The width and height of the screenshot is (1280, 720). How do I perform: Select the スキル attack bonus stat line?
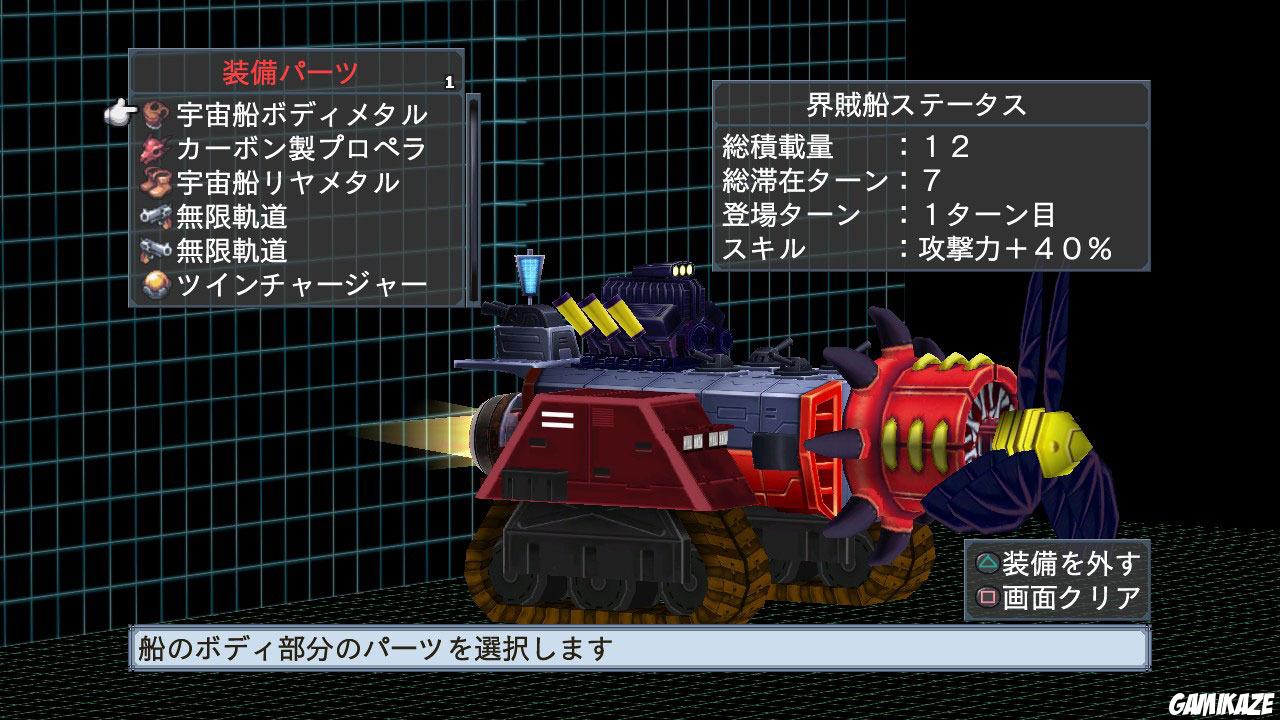coord(900,251)
